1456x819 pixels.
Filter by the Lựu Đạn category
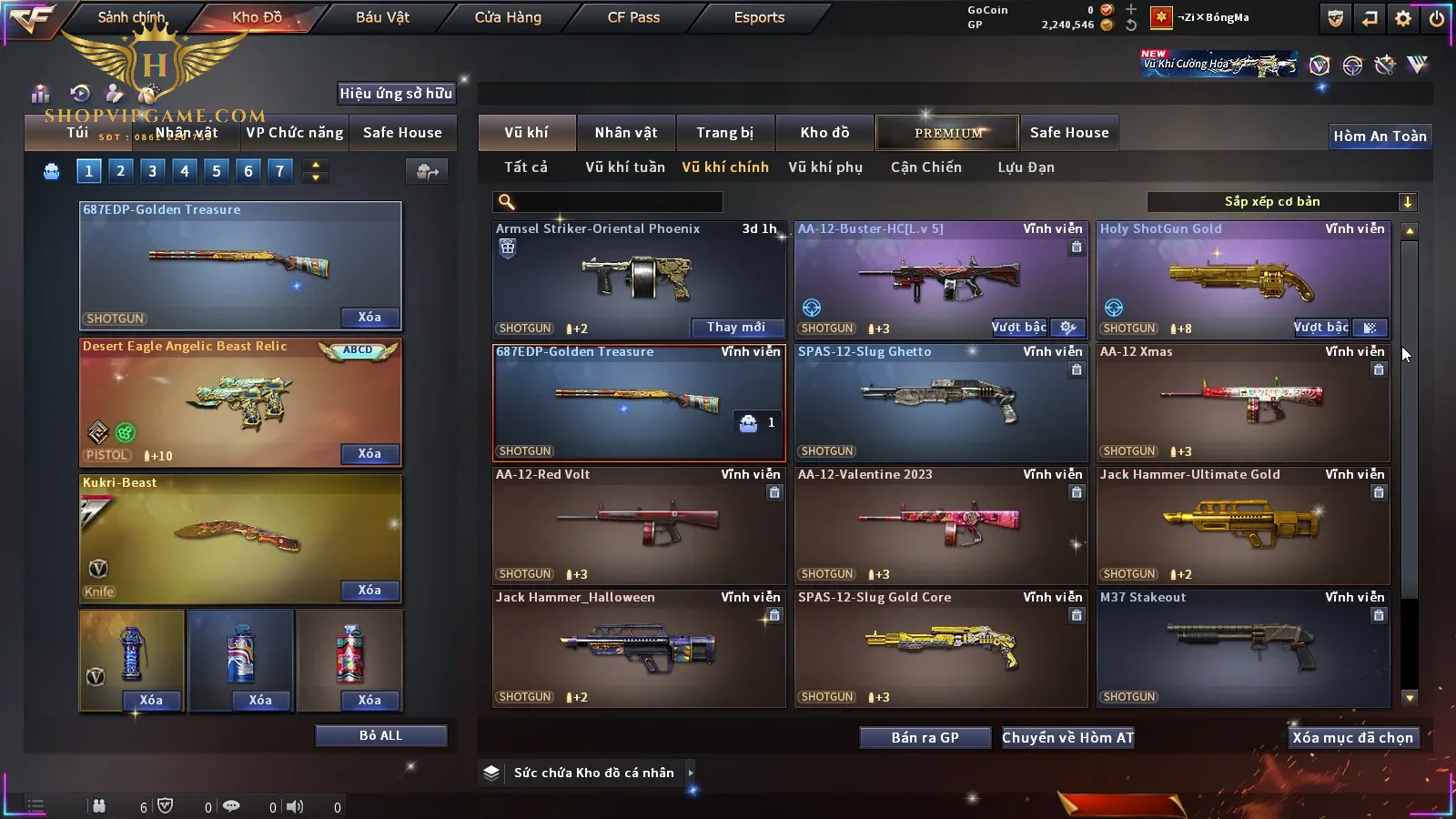click(1026, 167)
